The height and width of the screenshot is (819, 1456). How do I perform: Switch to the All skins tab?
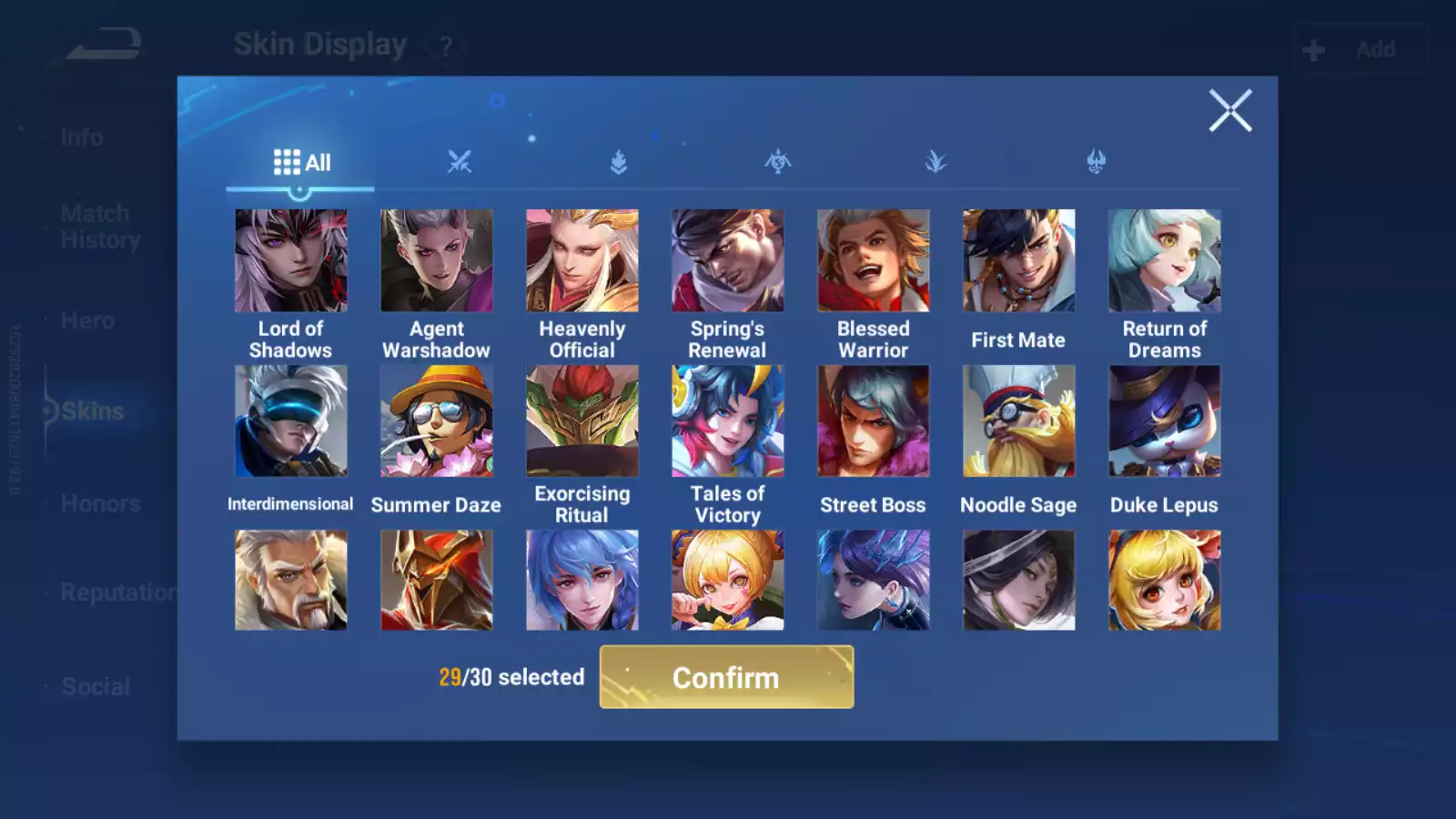pos(301,163)
